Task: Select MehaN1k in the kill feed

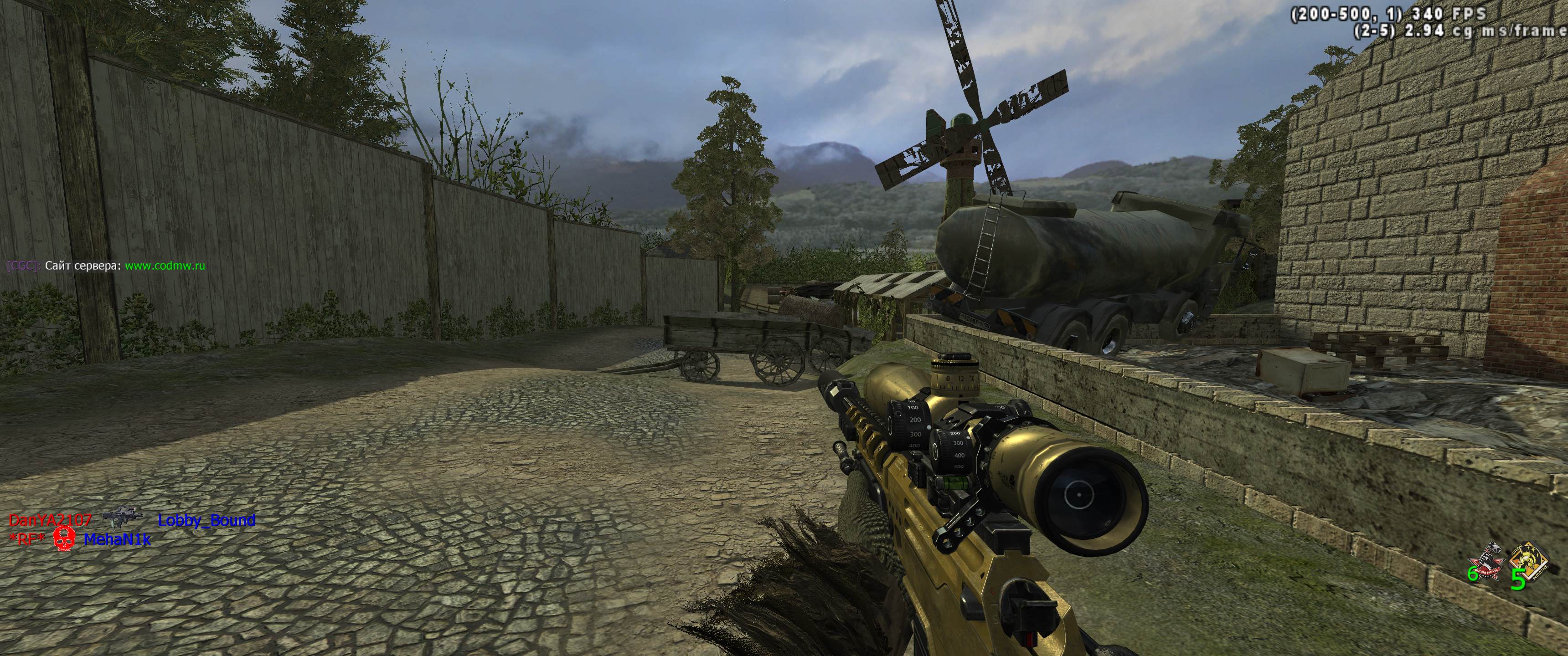Action: [117, 539]
